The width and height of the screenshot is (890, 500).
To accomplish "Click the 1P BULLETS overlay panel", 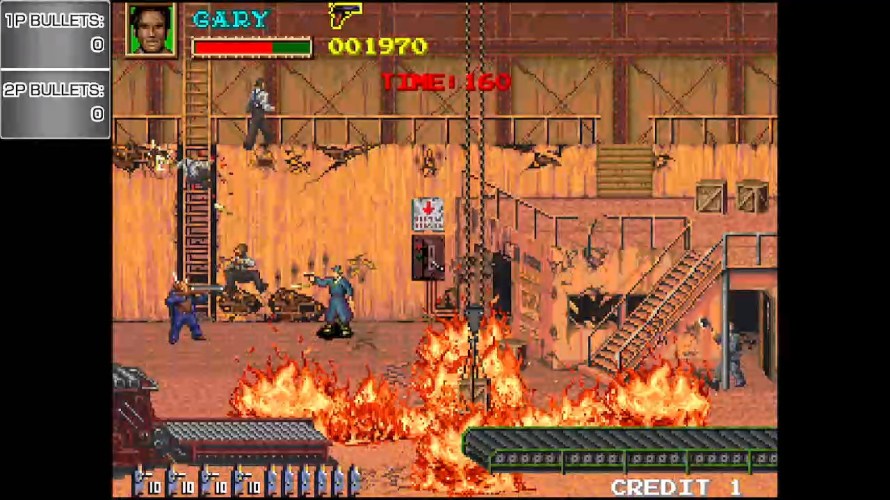I will pyautogui.click(x=55, y=33).
